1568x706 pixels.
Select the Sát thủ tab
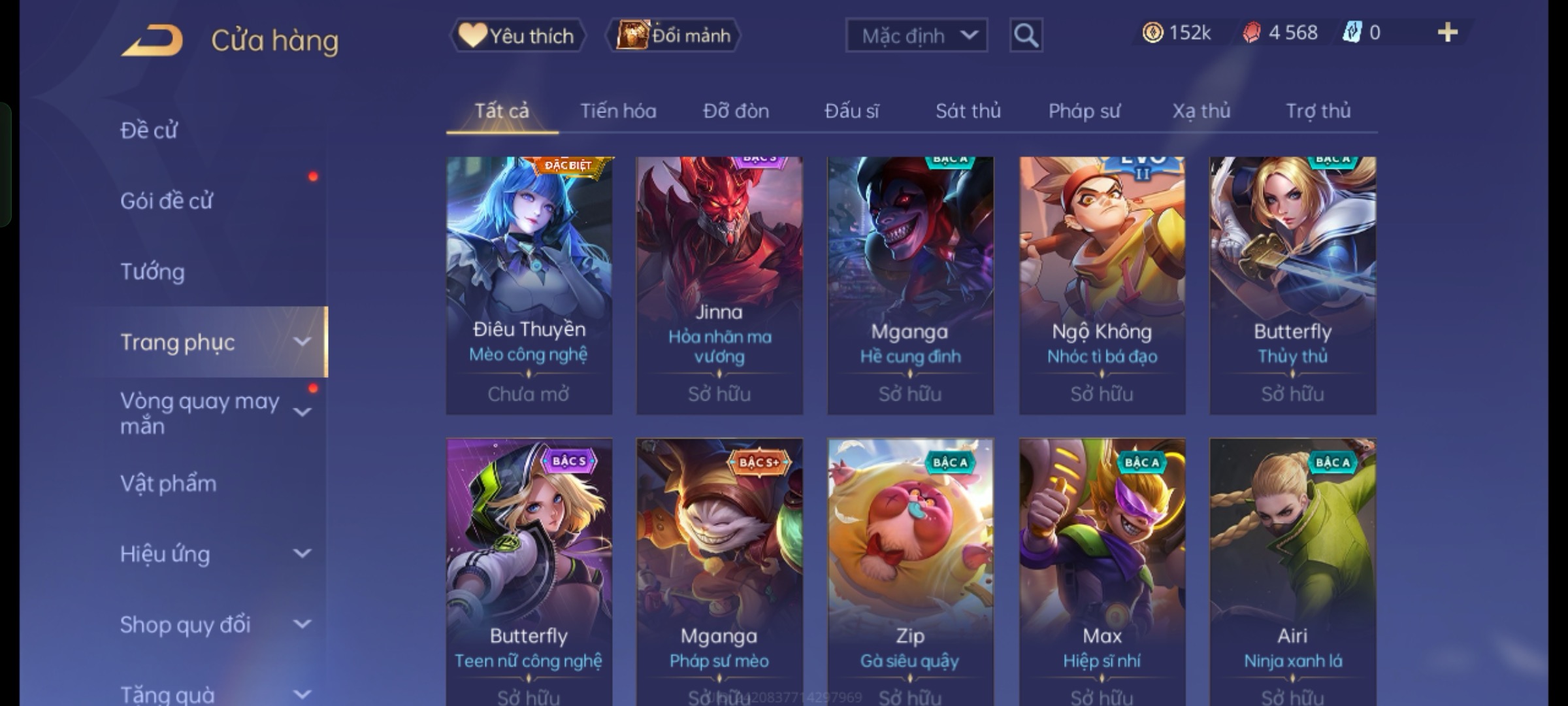click(968, 111)
